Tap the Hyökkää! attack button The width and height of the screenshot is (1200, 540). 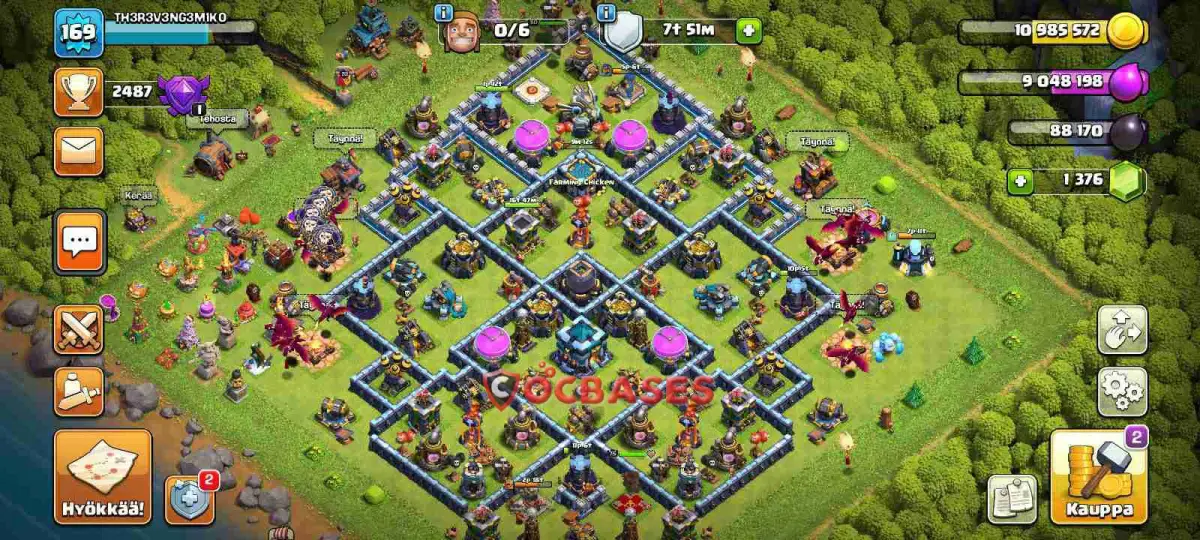[103, 477]
